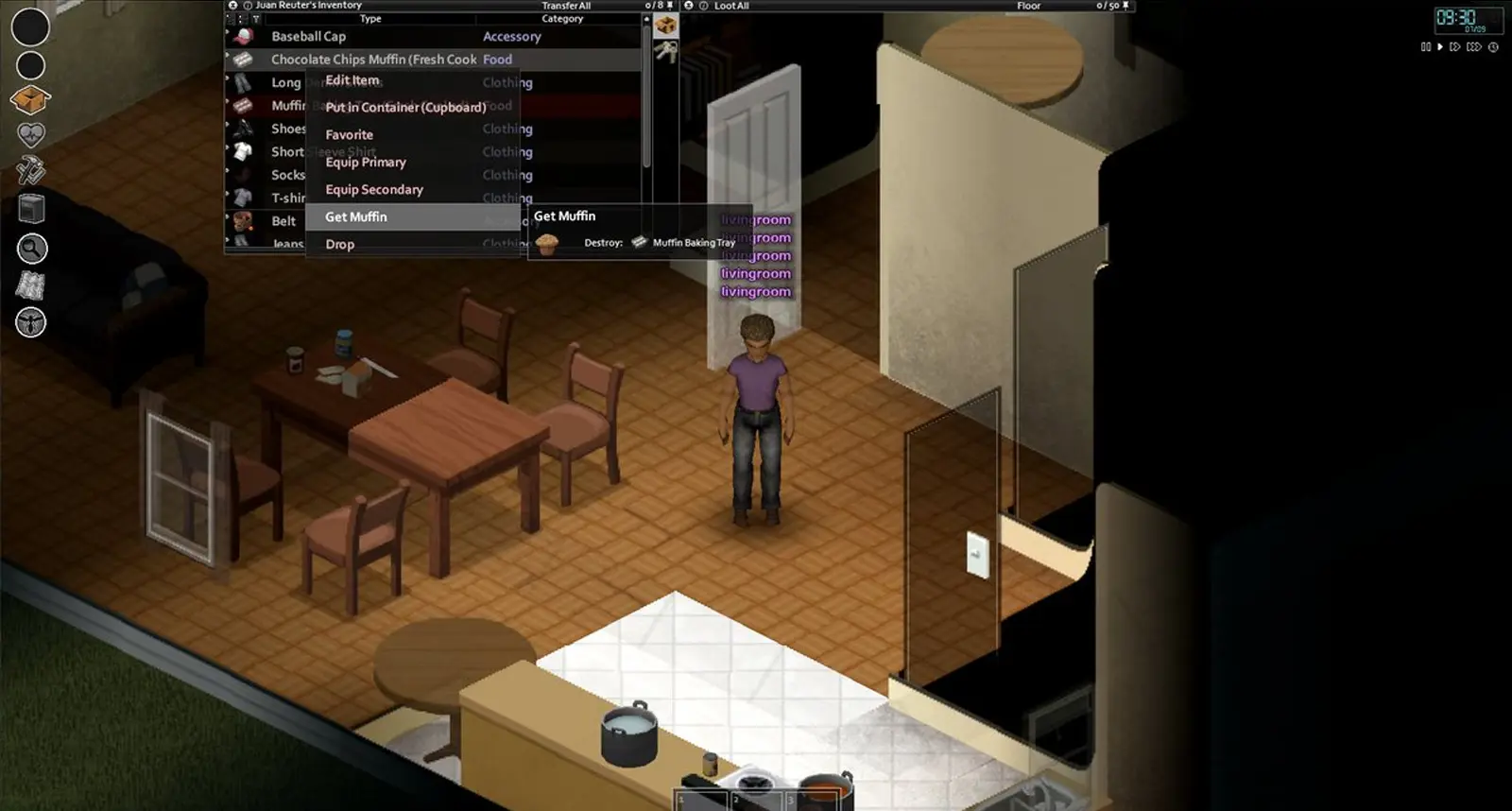Activate fastest speed with the triple chevron icon
1512x811 pixels.
(1473, 46)
